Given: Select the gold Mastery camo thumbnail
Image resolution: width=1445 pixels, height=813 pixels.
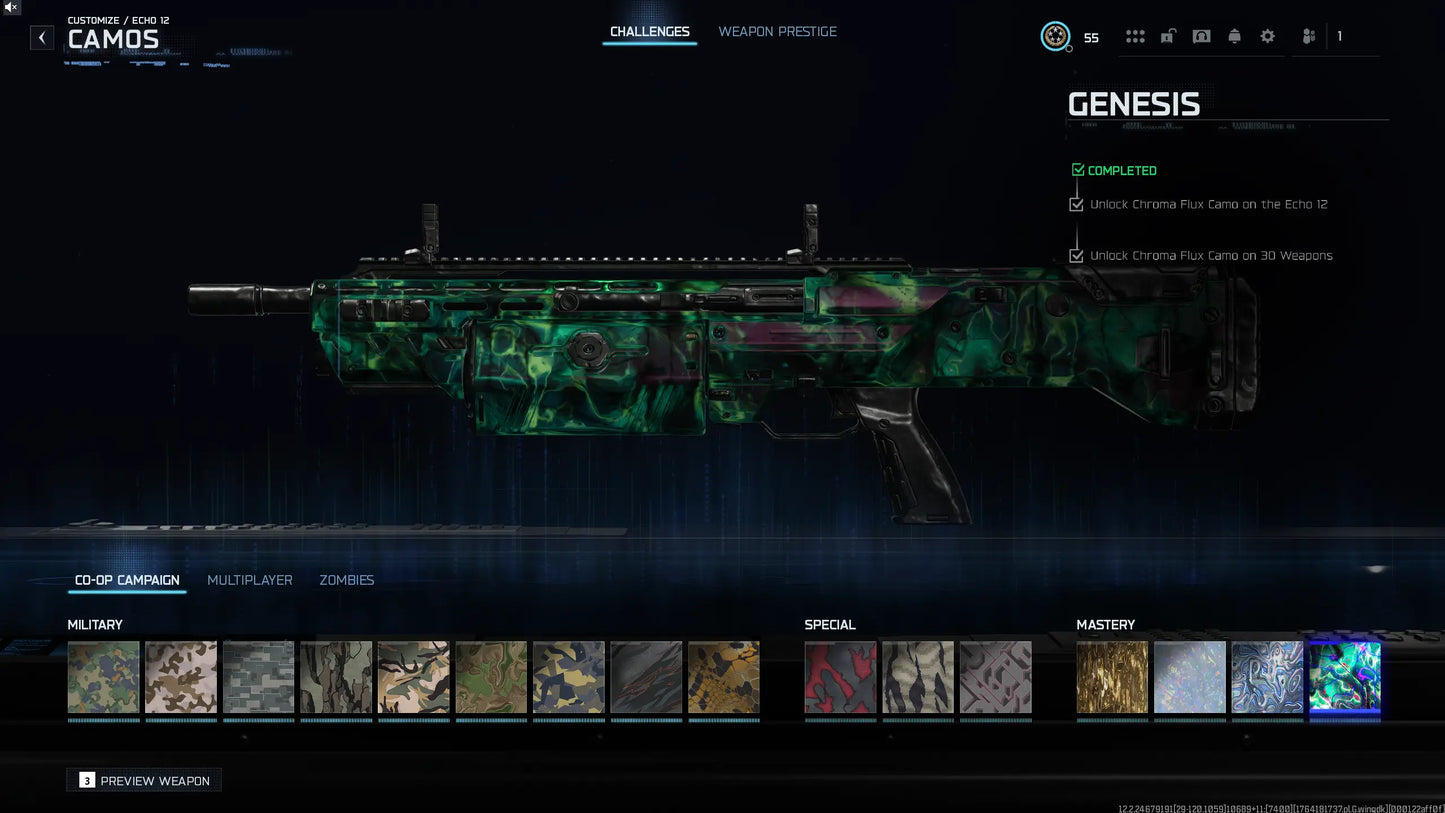Looking at the screenshot, I should pos(1112,677).
